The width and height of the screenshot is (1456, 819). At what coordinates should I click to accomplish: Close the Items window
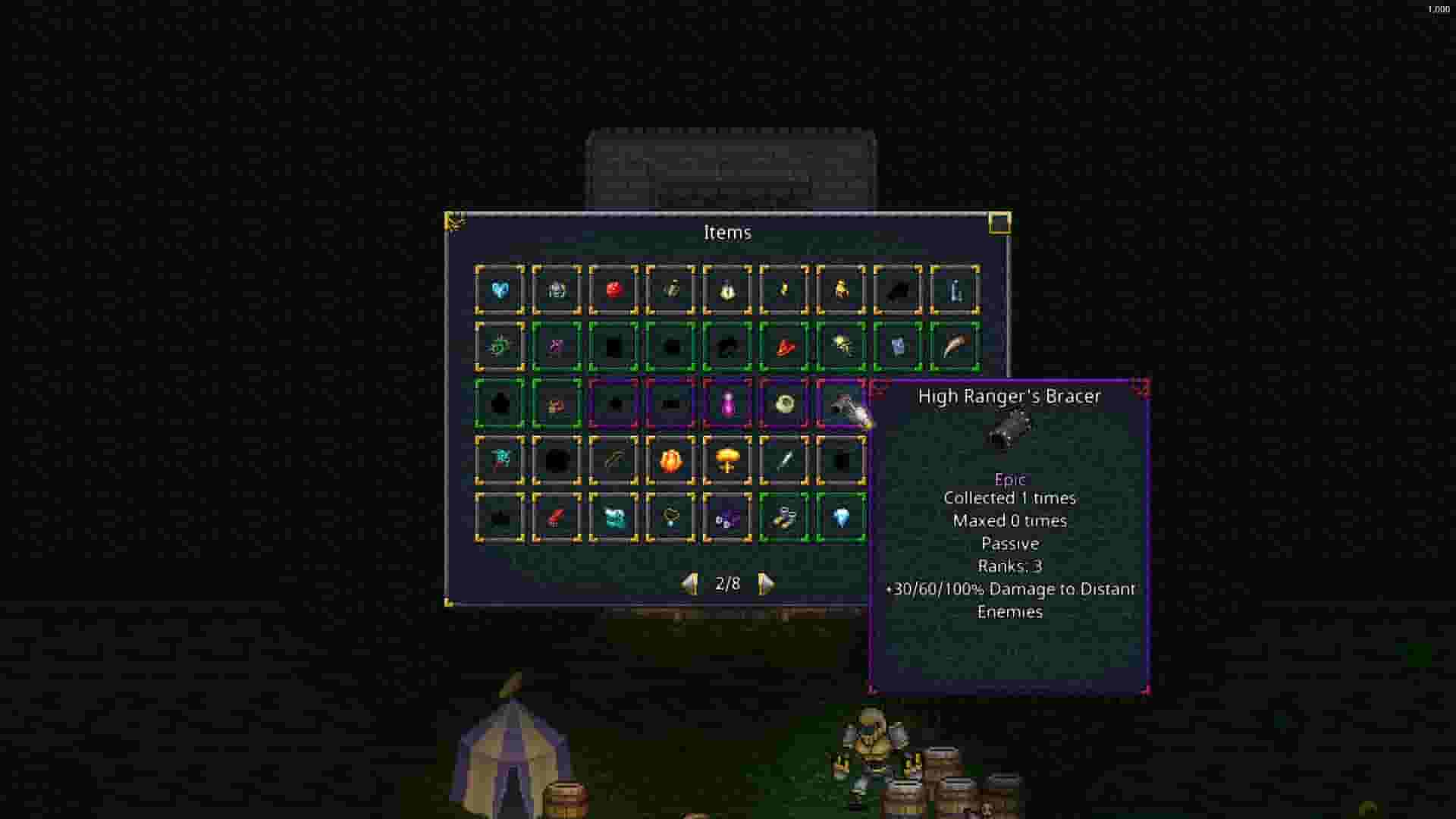coord(999,222)
